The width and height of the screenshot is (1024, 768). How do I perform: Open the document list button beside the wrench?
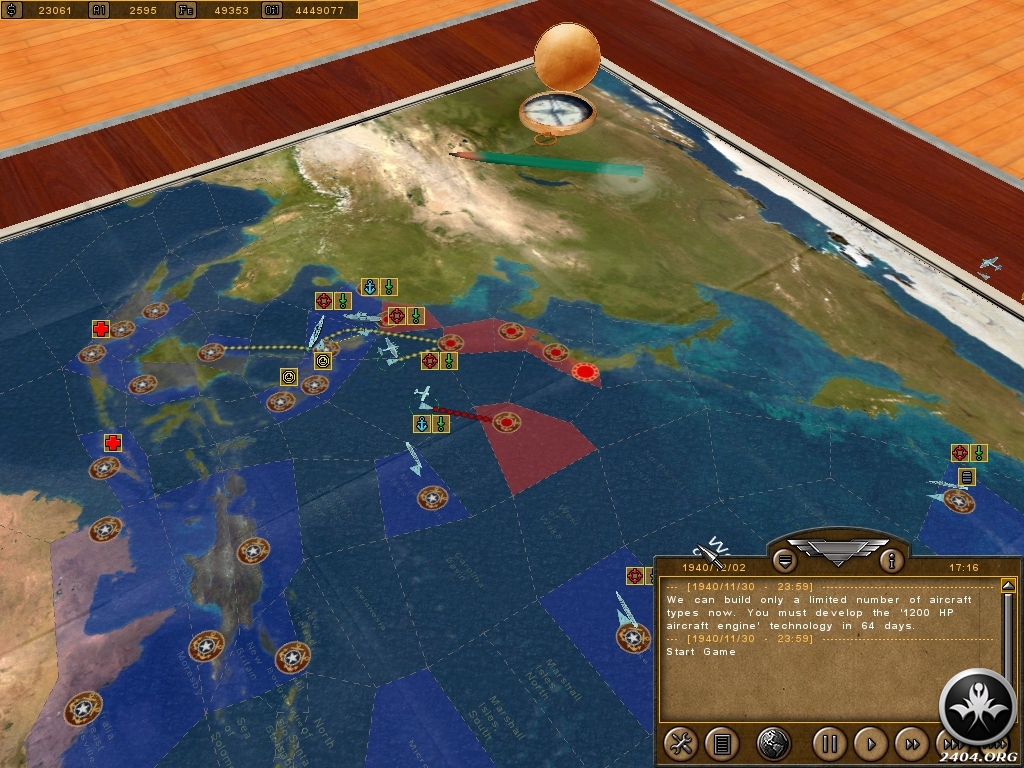(721, 743)
